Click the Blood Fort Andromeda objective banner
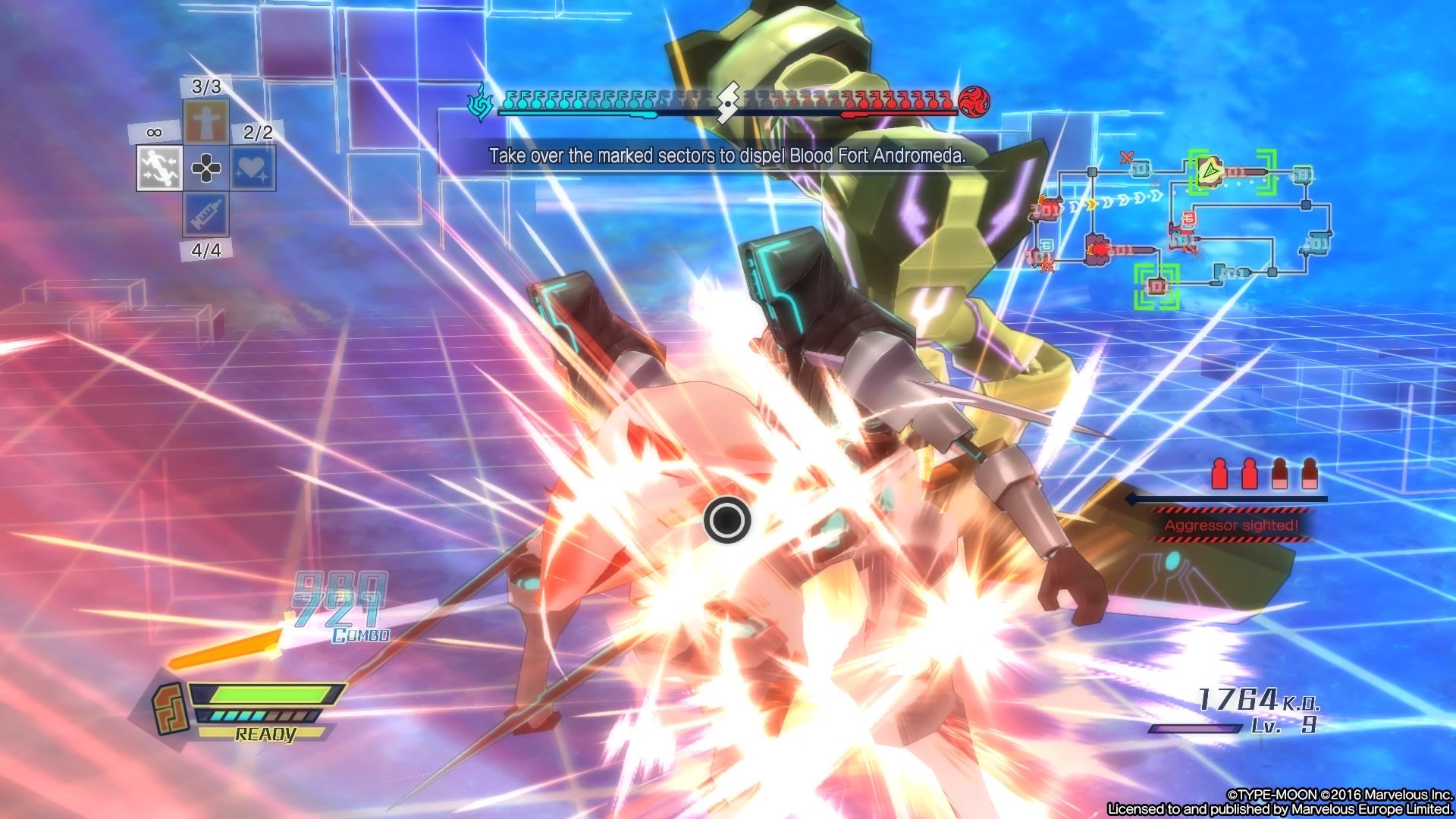 (x=728, y=156)
